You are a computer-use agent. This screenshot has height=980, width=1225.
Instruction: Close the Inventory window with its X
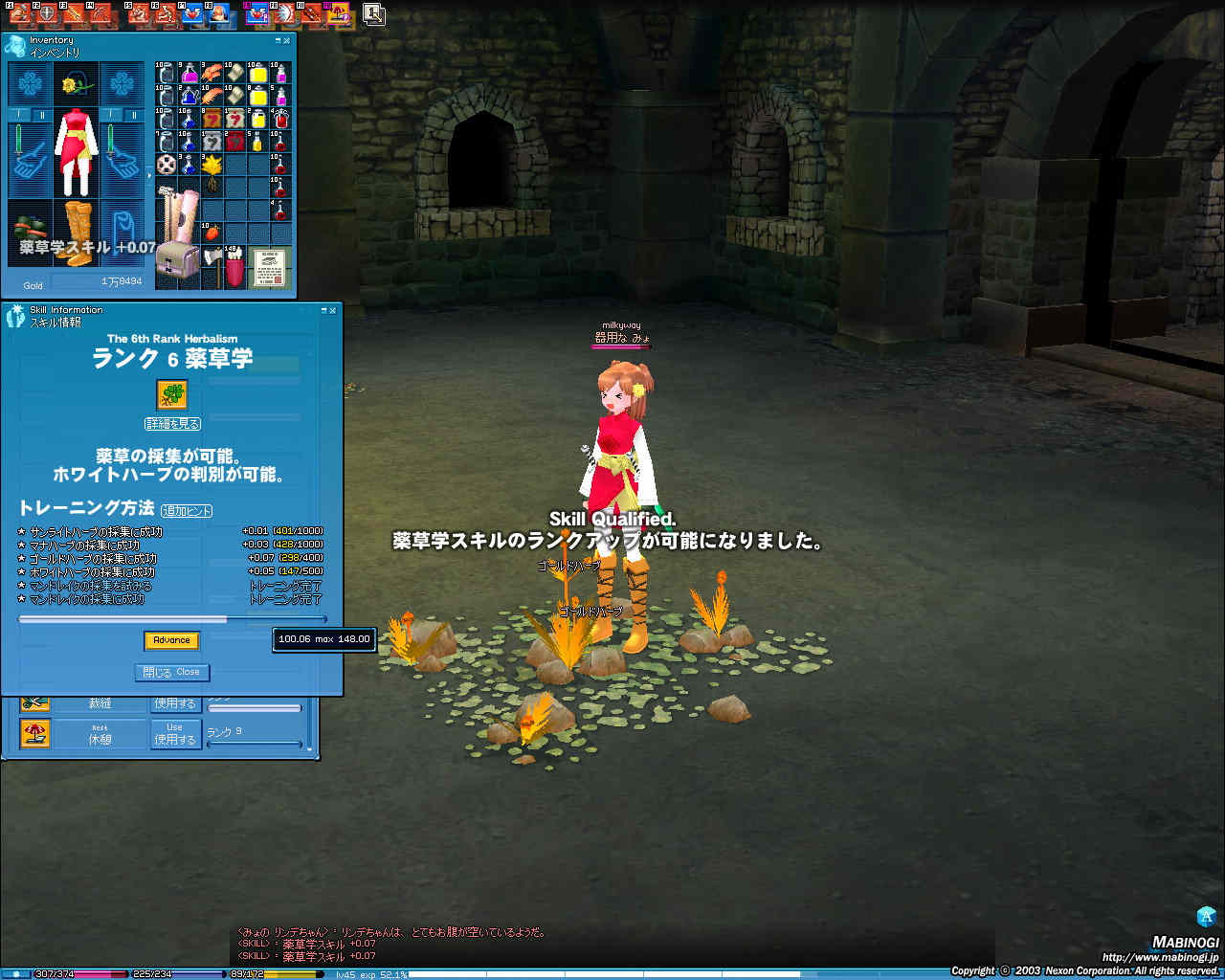tap(287, 40)
